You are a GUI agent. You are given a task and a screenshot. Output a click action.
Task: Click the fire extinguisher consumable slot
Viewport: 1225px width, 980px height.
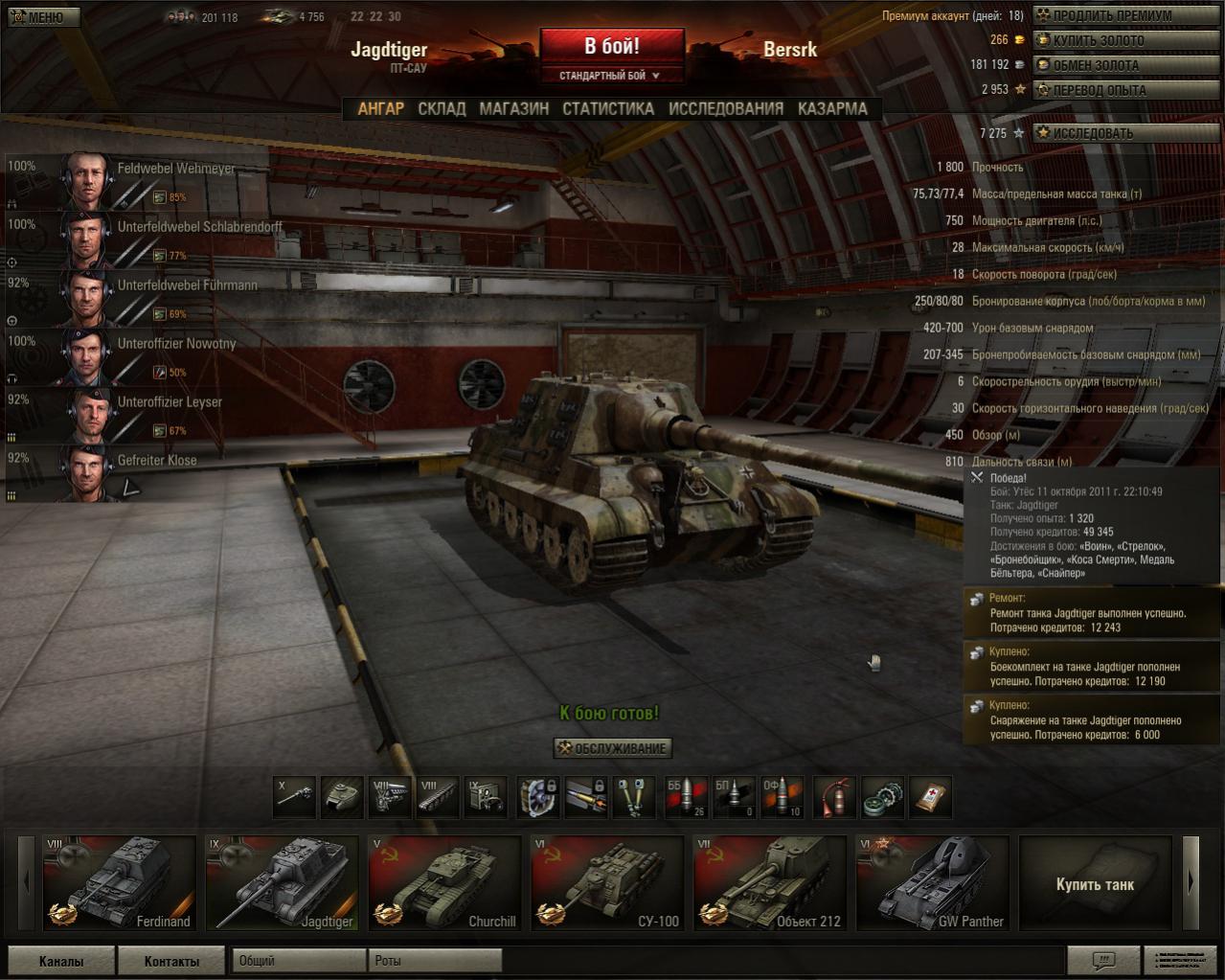[835, 797]
